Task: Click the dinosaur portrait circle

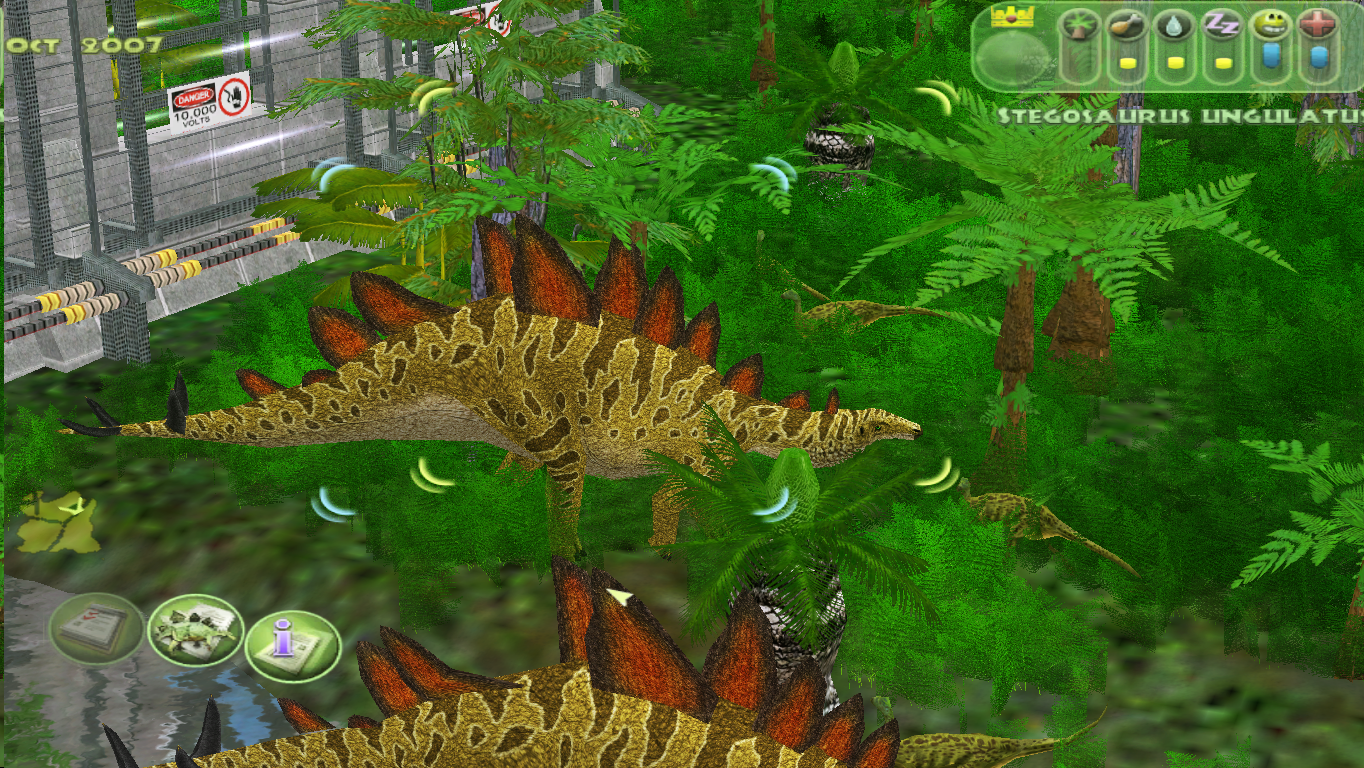Action: [1012, 58]
